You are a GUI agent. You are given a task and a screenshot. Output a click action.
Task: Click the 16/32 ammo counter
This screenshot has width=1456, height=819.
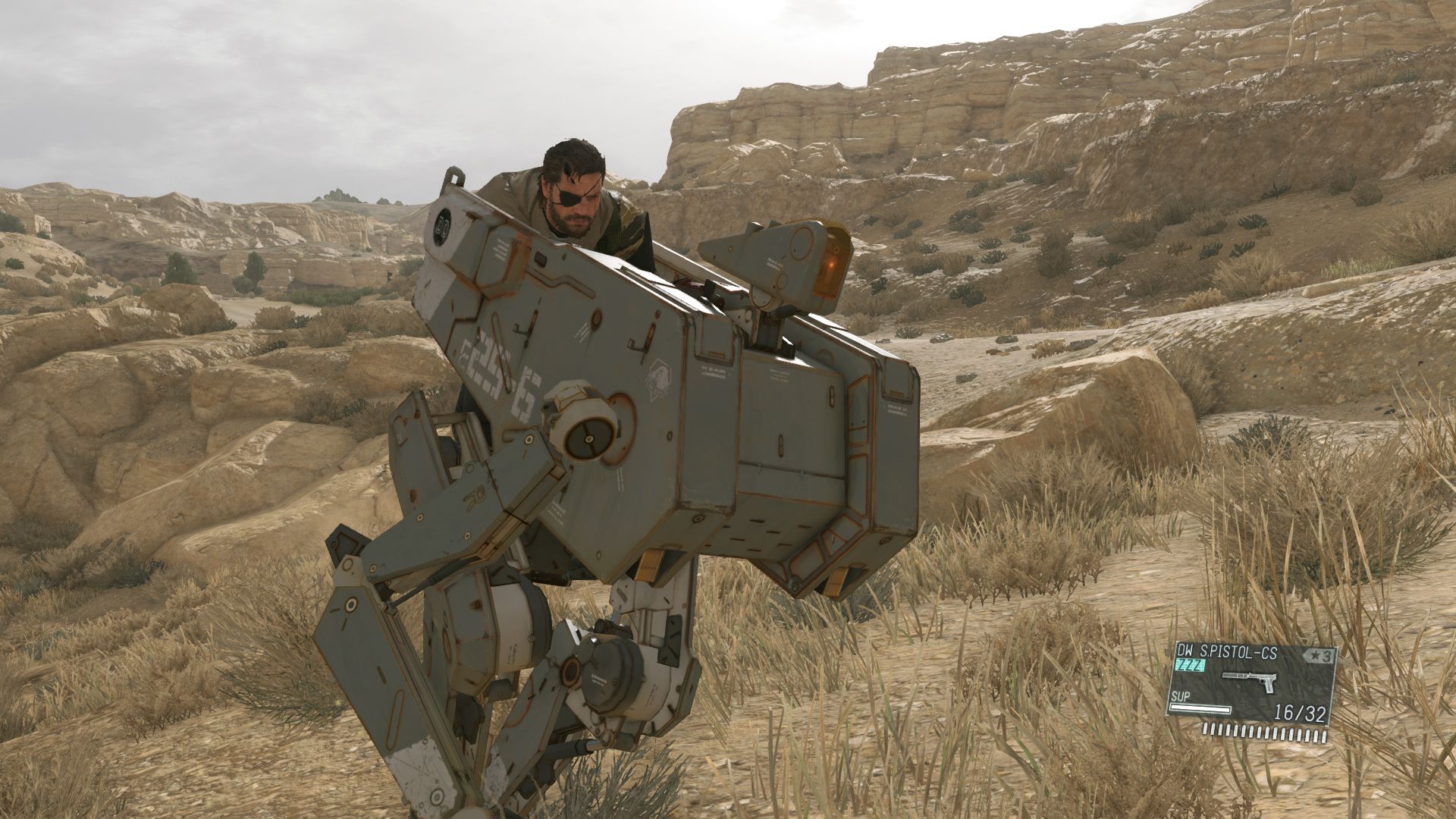1300,712
